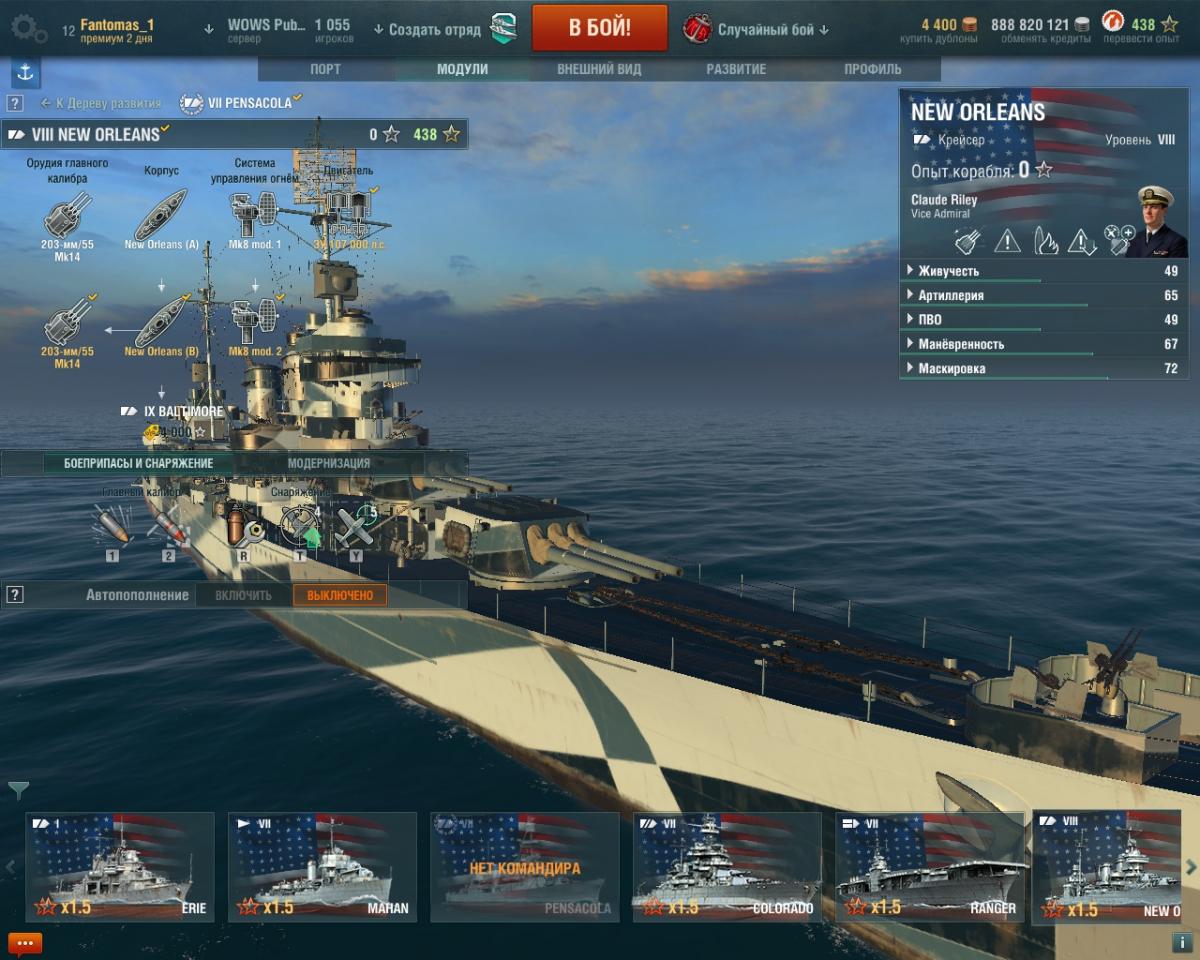Open the IX Baltimore research node

172,411
